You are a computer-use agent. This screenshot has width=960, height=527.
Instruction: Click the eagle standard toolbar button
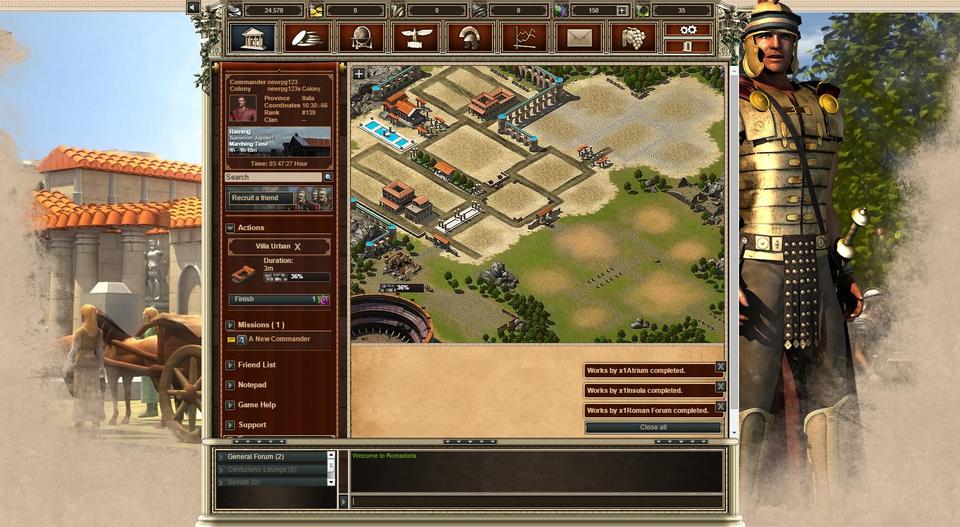[x=415, y=38]
